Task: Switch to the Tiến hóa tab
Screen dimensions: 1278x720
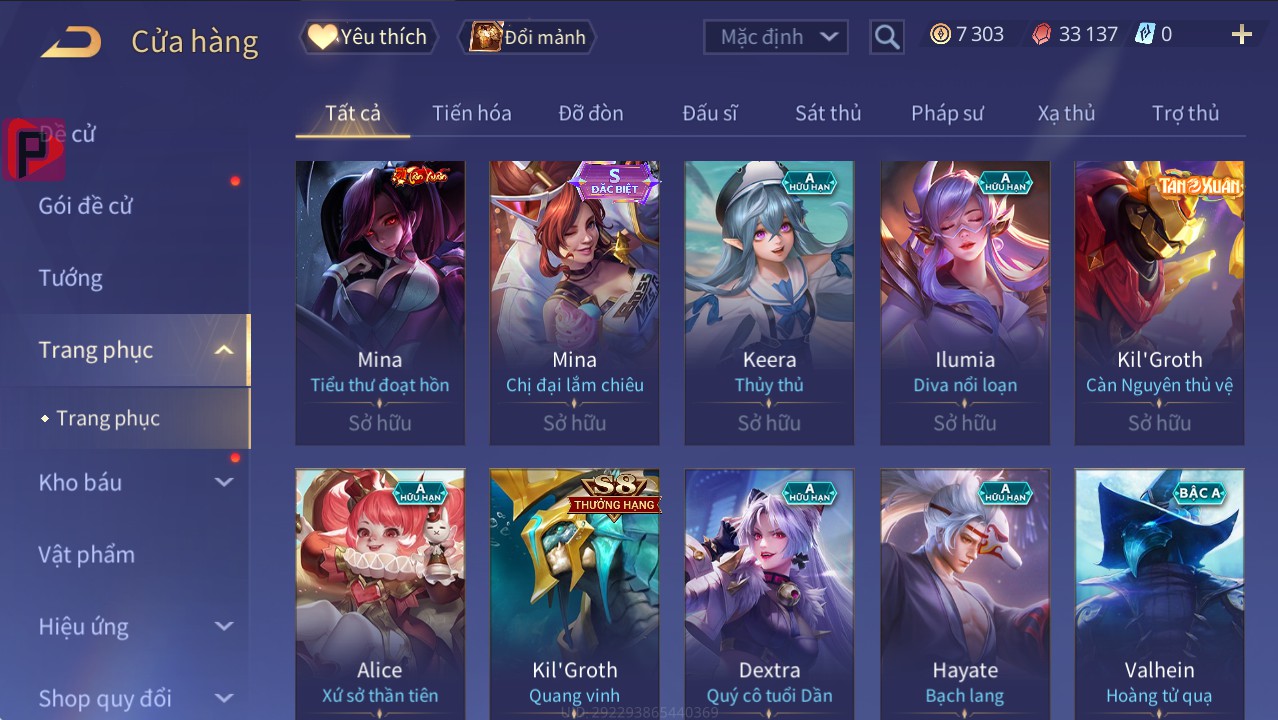Action: tap(471, 113)
